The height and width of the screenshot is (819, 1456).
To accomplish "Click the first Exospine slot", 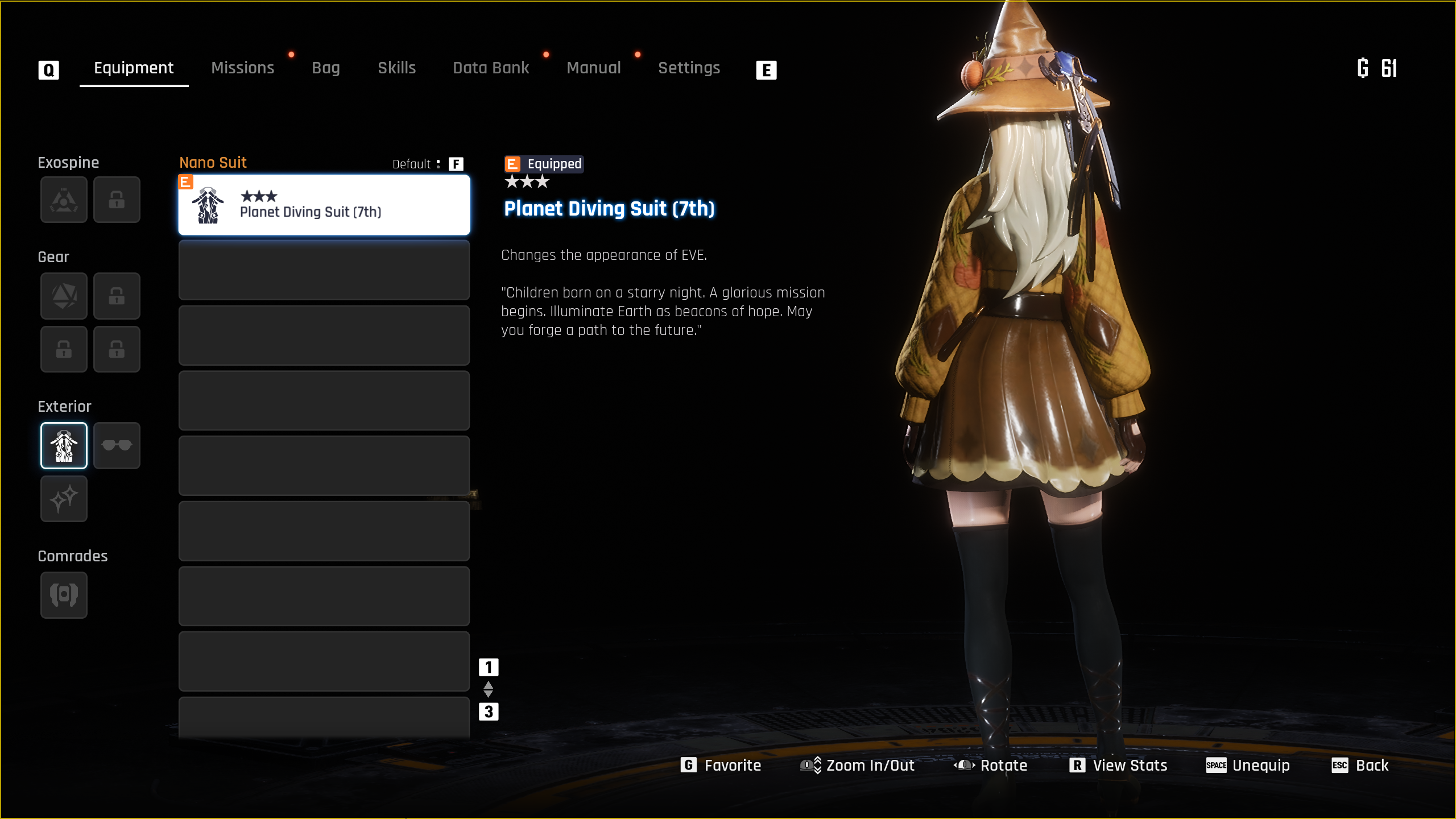I will 64,200.
